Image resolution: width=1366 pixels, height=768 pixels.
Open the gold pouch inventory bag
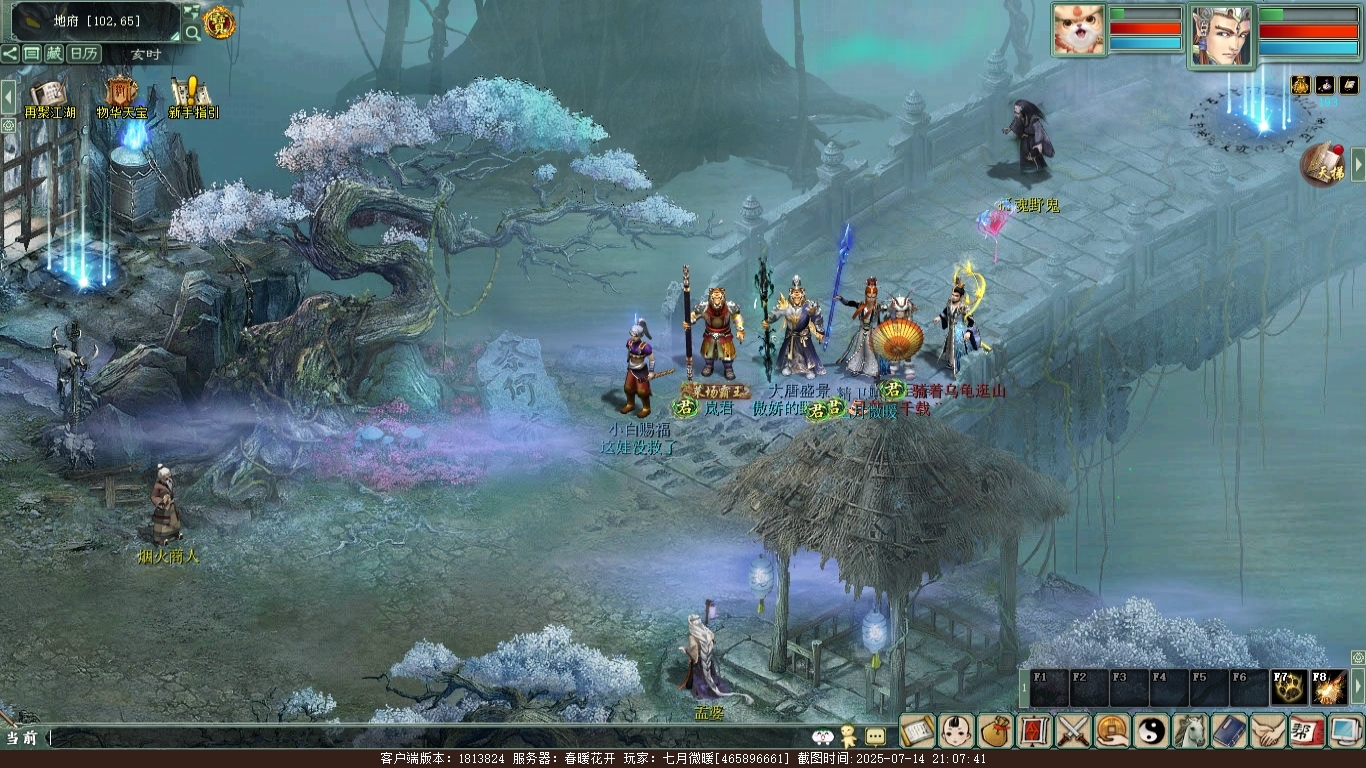pos(995,731)
